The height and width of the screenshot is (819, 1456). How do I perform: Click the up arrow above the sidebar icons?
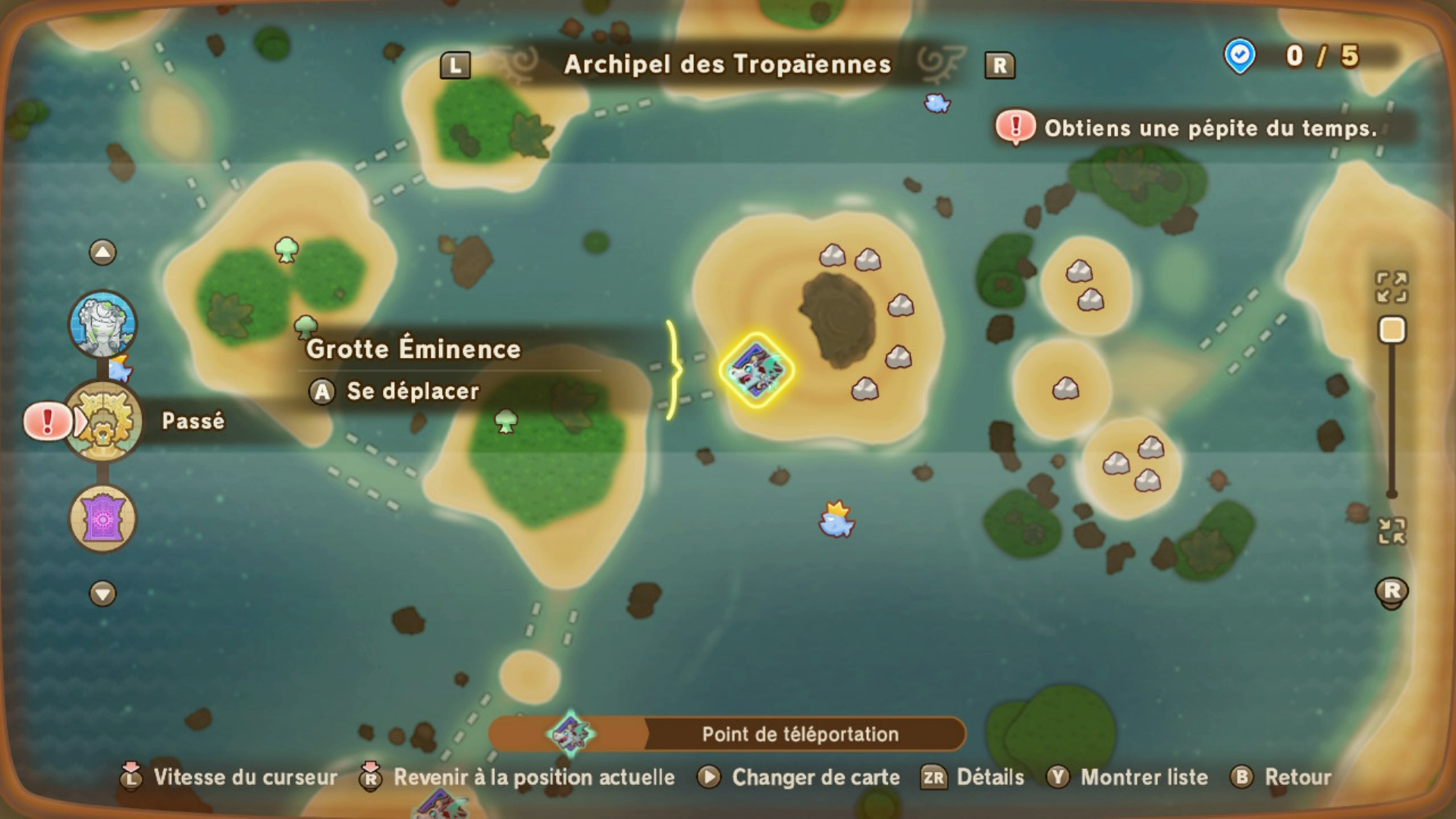101,253
